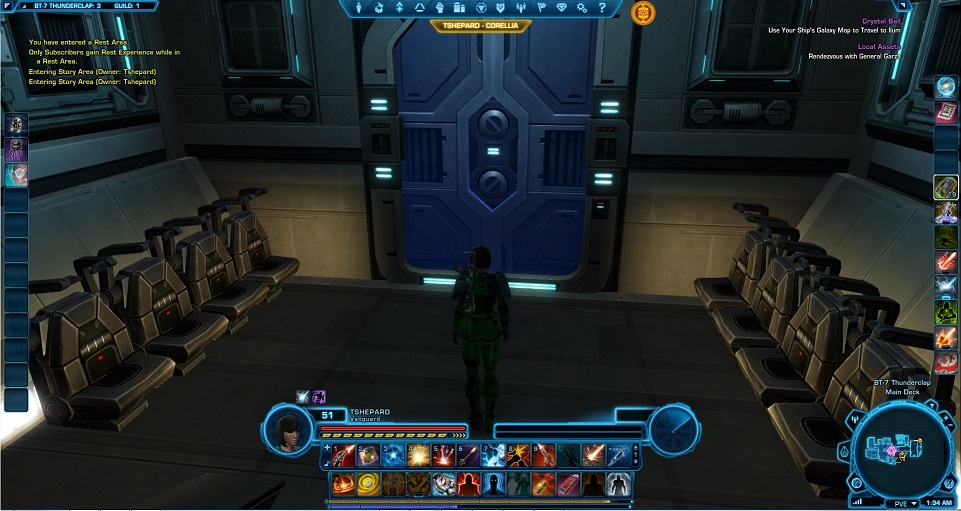Use the lightning ability in slot 7
Screen dimensions: 961x511
495,456
